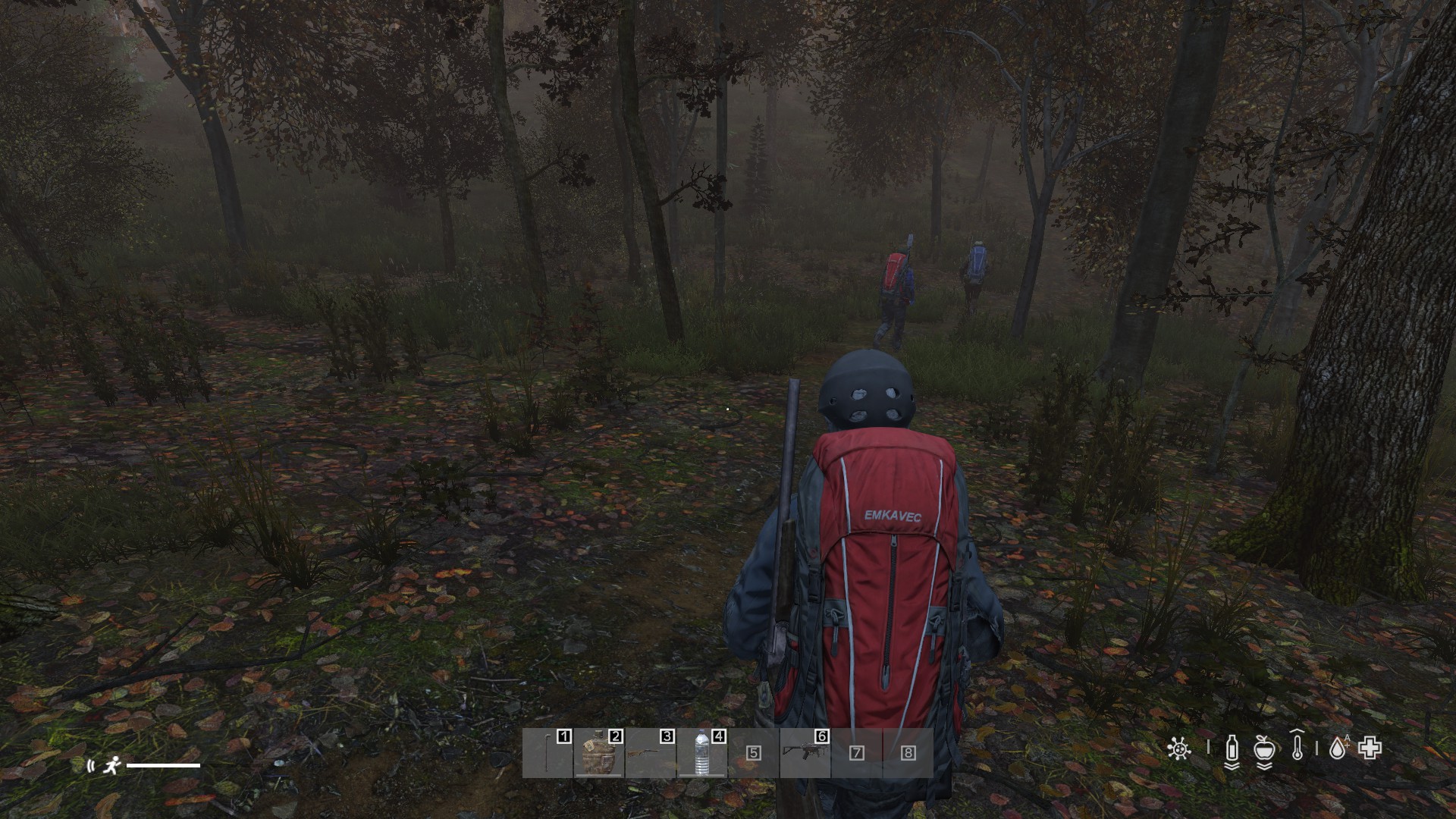Click the thermometer temperature icon
The image size is (1456, 819).
click(1297, 748)
